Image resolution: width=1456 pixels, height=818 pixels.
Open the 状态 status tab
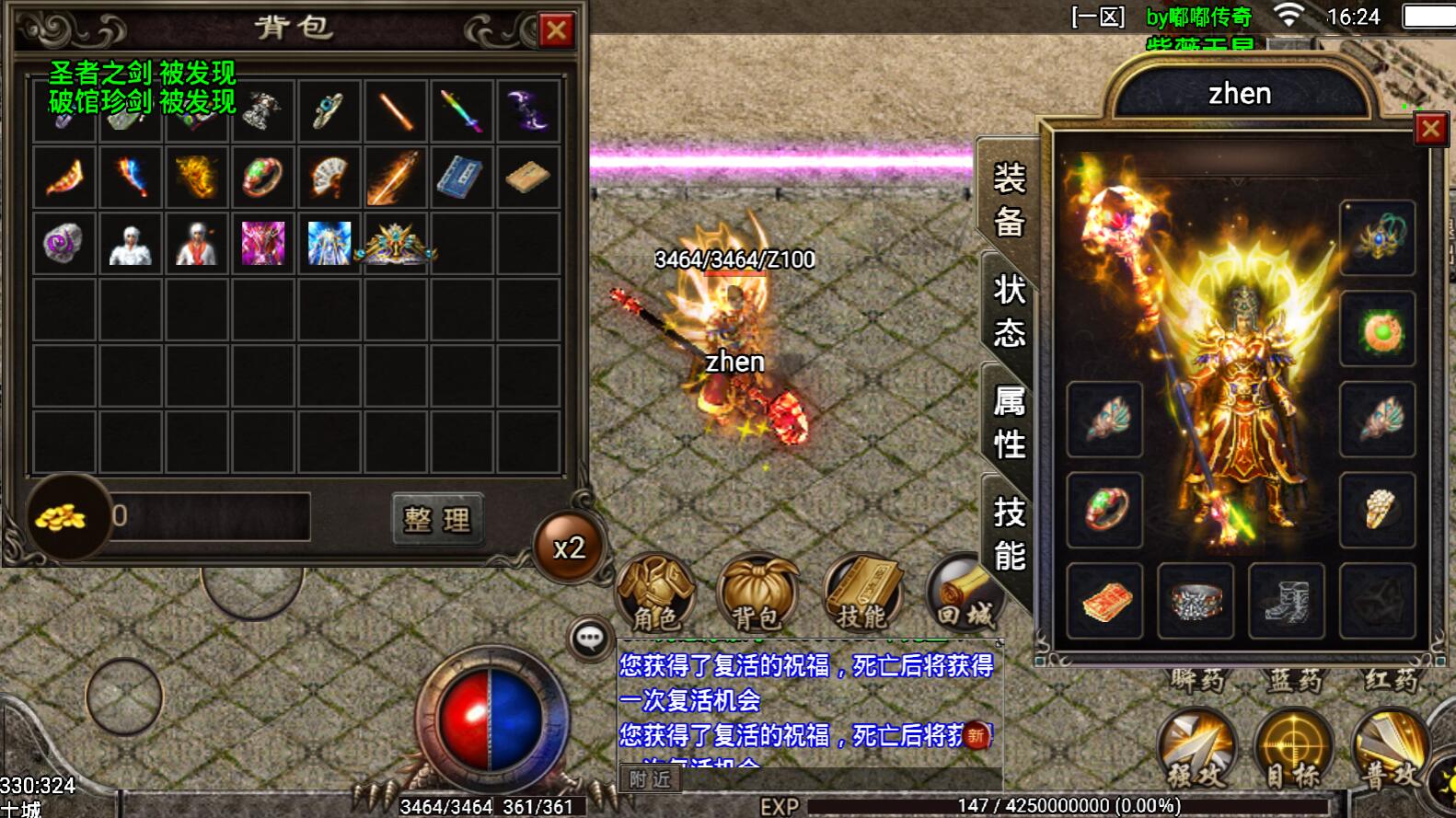(1009, 311)
